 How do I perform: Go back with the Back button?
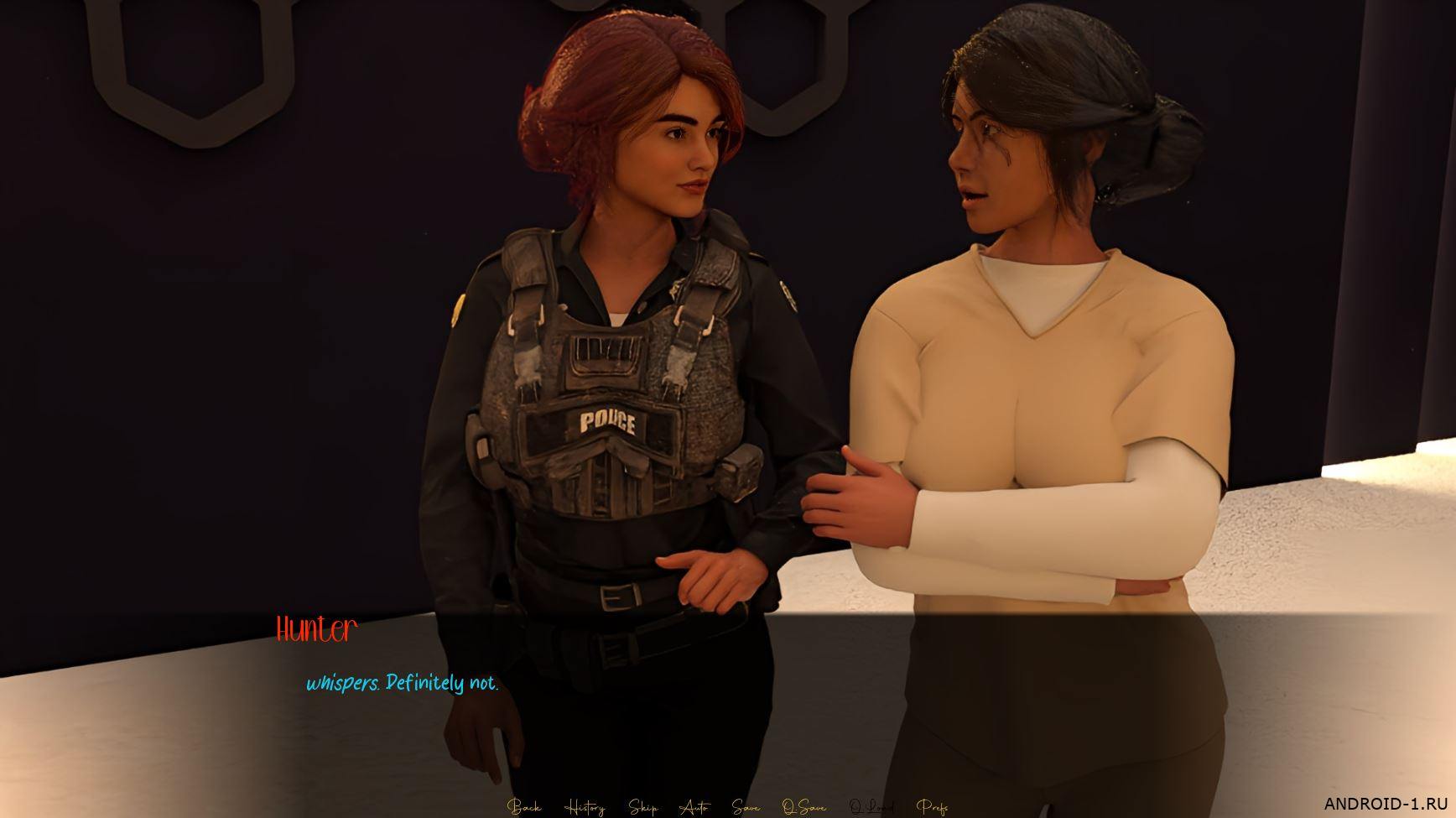click(x=524, y=807)
